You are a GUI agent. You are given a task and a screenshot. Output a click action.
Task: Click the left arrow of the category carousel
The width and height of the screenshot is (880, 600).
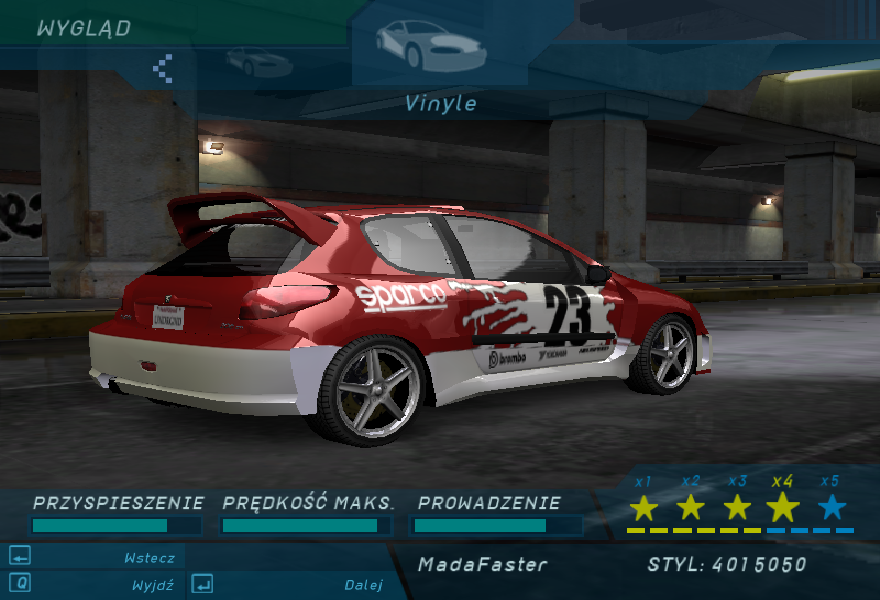click(162, 68)
